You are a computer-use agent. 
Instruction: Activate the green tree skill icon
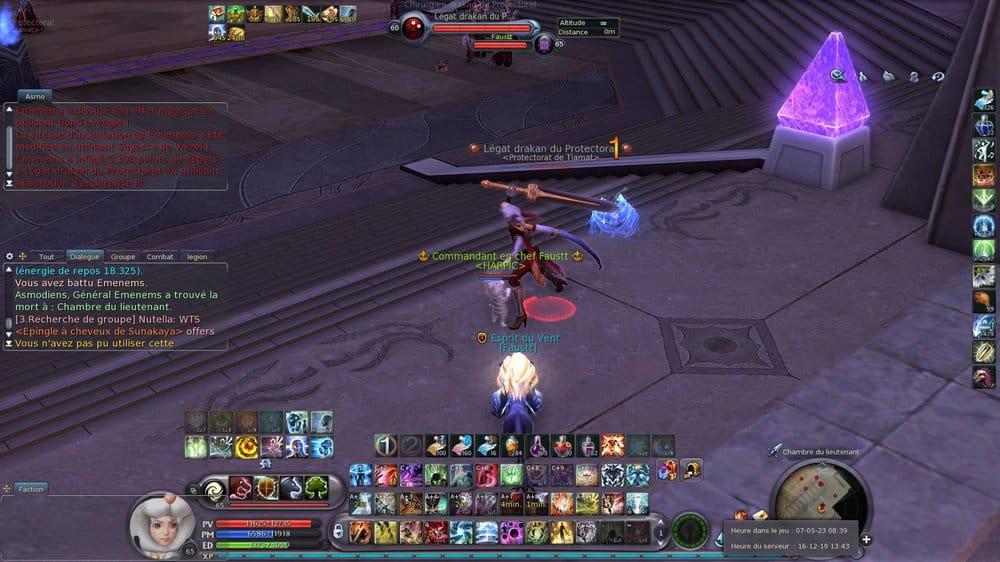316,488
